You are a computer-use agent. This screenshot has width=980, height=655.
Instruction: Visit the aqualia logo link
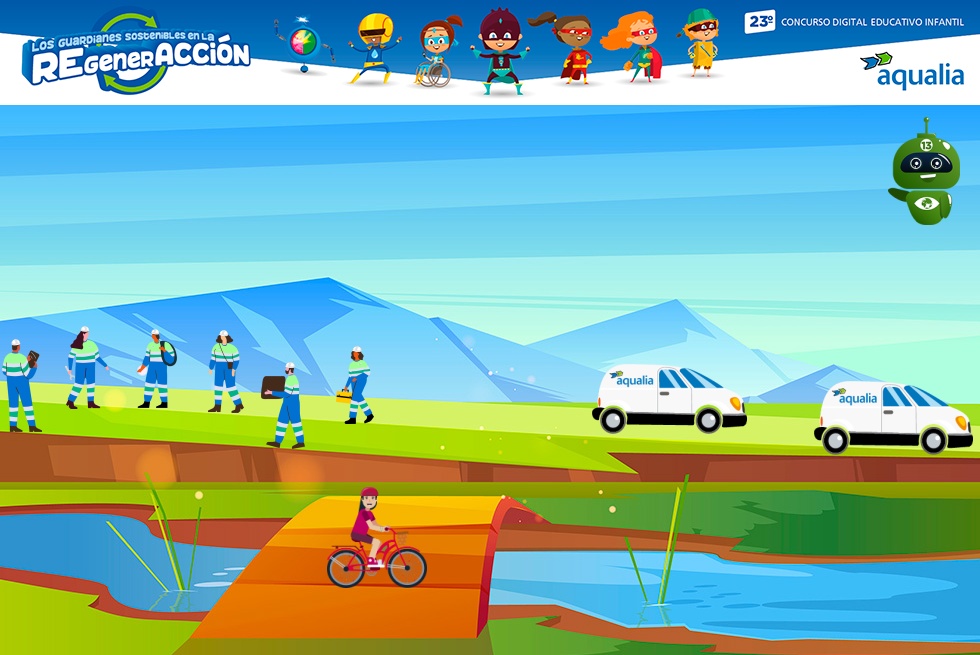coord(911,71)
